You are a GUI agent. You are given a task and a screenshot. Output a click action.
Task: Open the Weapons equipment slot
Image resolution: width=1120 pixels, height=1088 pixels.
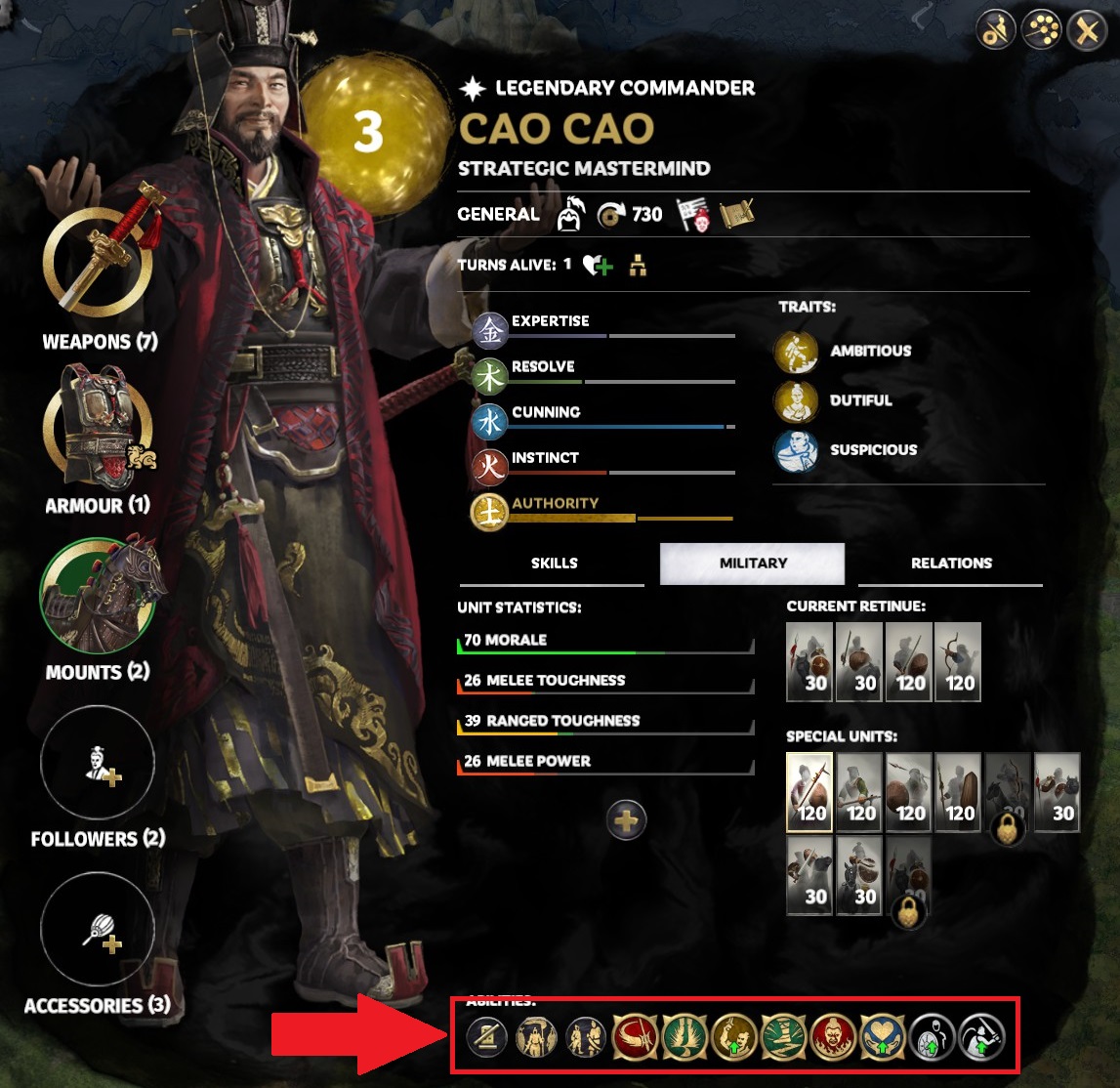click(97, 261)
